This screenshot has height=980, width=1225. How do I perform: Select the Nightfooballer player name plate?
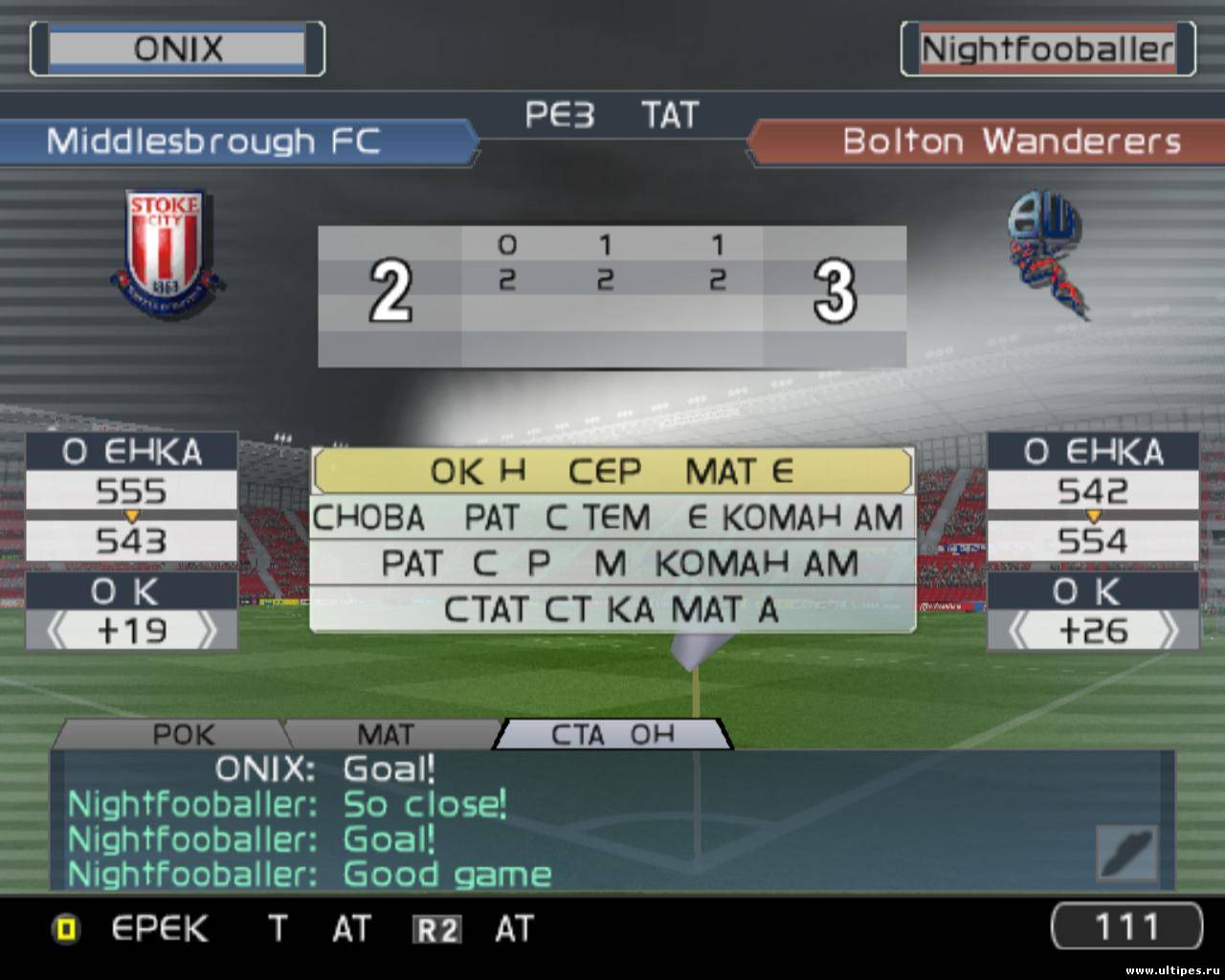[1048, 49]
